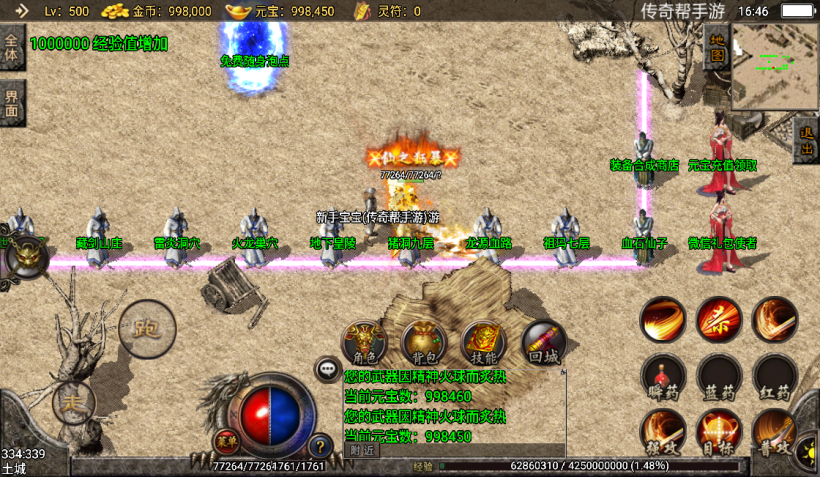
Task: Switch movement to 走 walk mode
Action: pyautogui.click(x=74, y=402)
